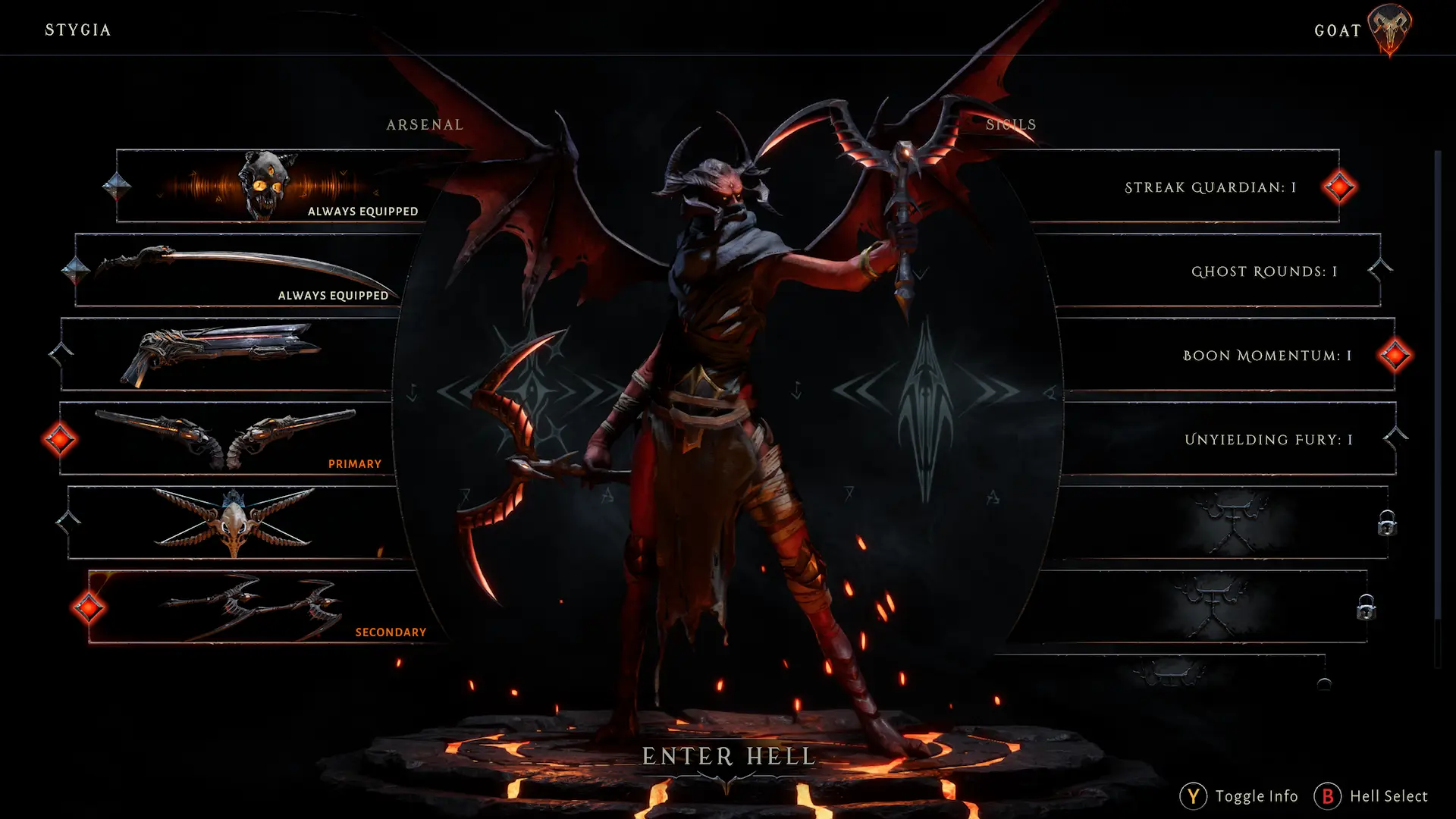The width and height of the screenshot is (1456, 819).
Task: Open the STYGIA hell selection
Action: click(x=77, y=30)
